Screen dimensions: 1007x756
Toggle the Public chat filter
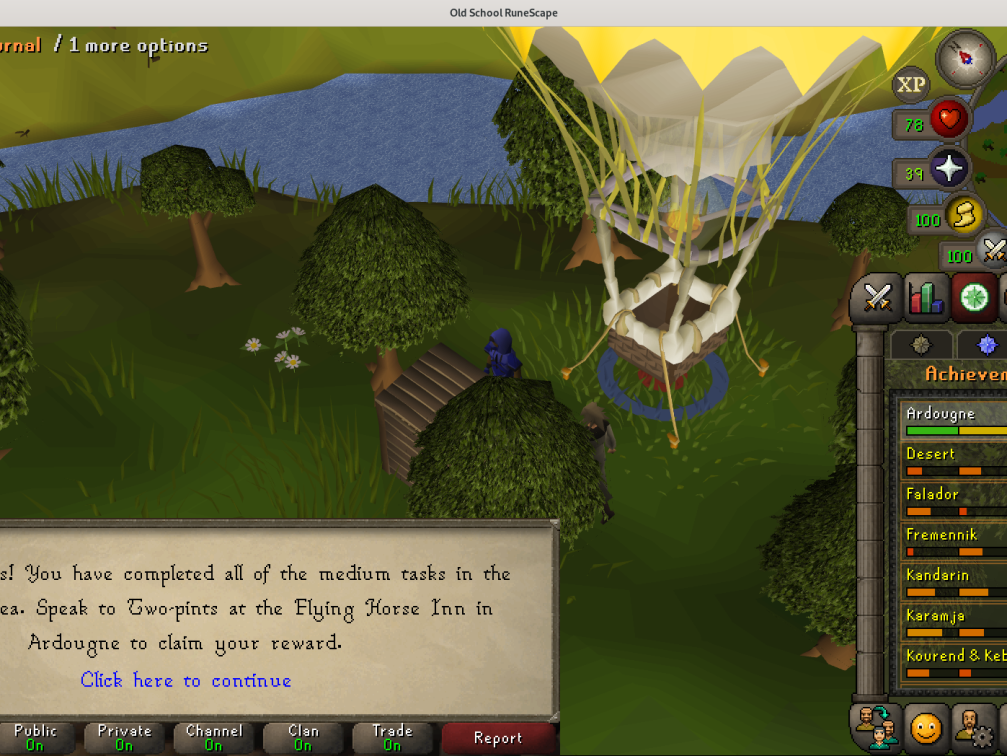[35, 738]
